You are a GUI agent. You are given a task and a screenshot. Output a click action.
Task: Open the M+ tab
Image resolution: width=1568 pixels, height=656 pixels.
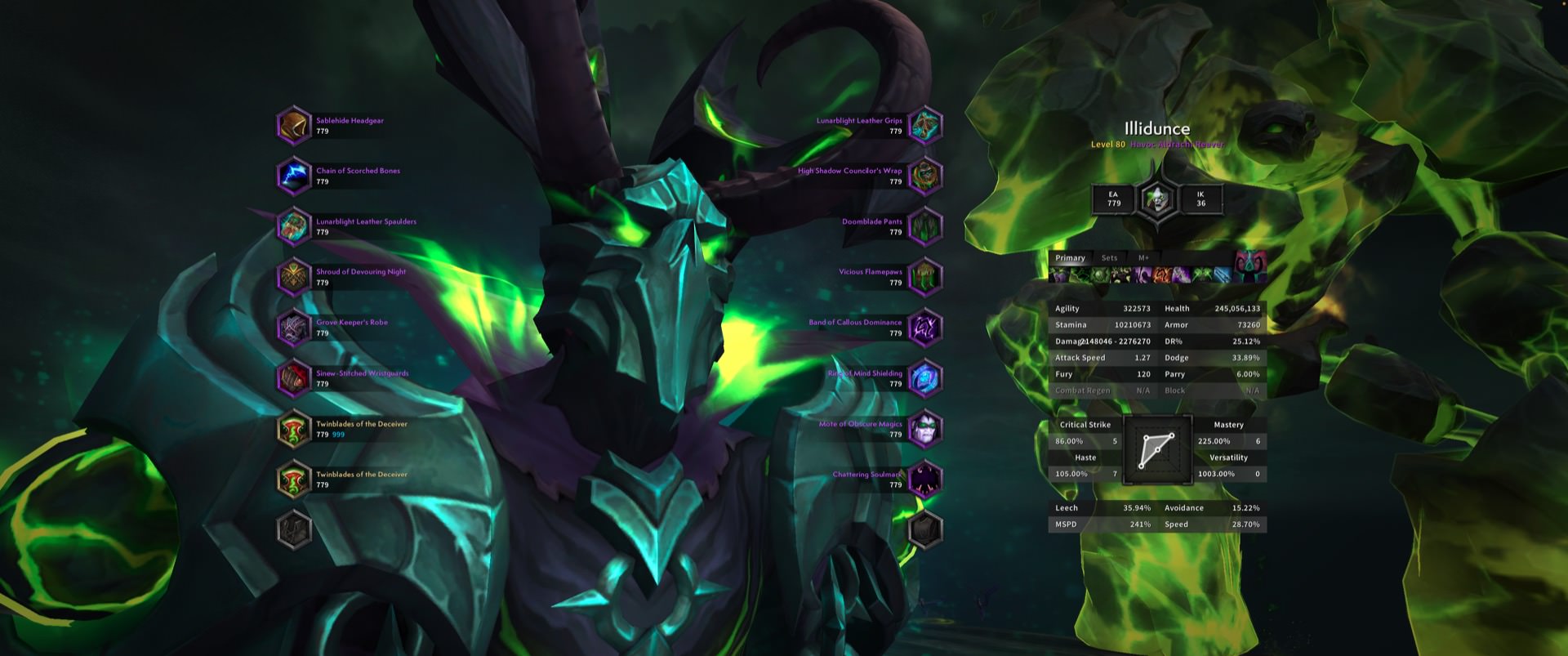[1143, 258]
